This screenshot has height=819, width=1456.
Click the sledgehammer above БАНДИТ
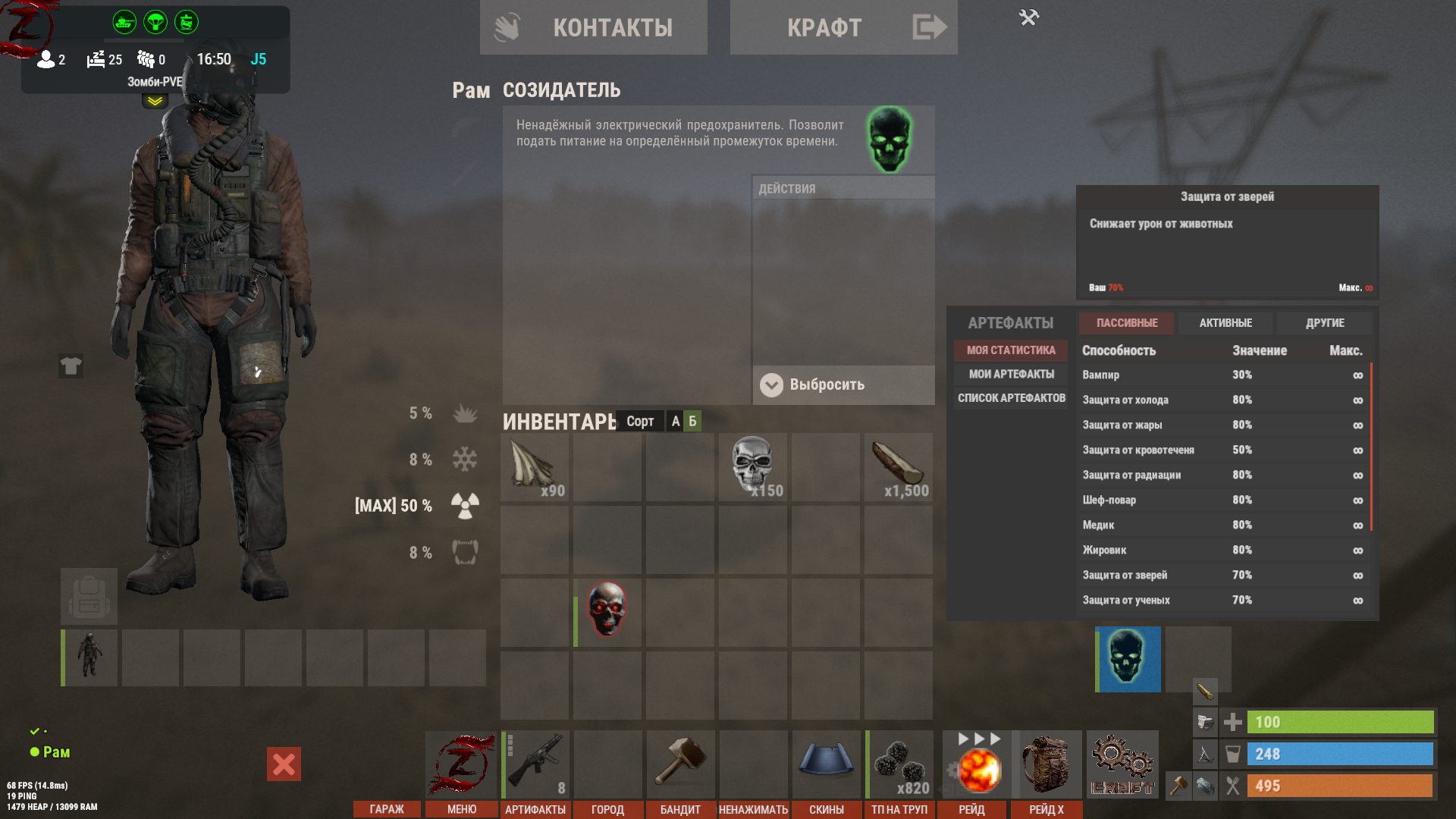point(680,762)
